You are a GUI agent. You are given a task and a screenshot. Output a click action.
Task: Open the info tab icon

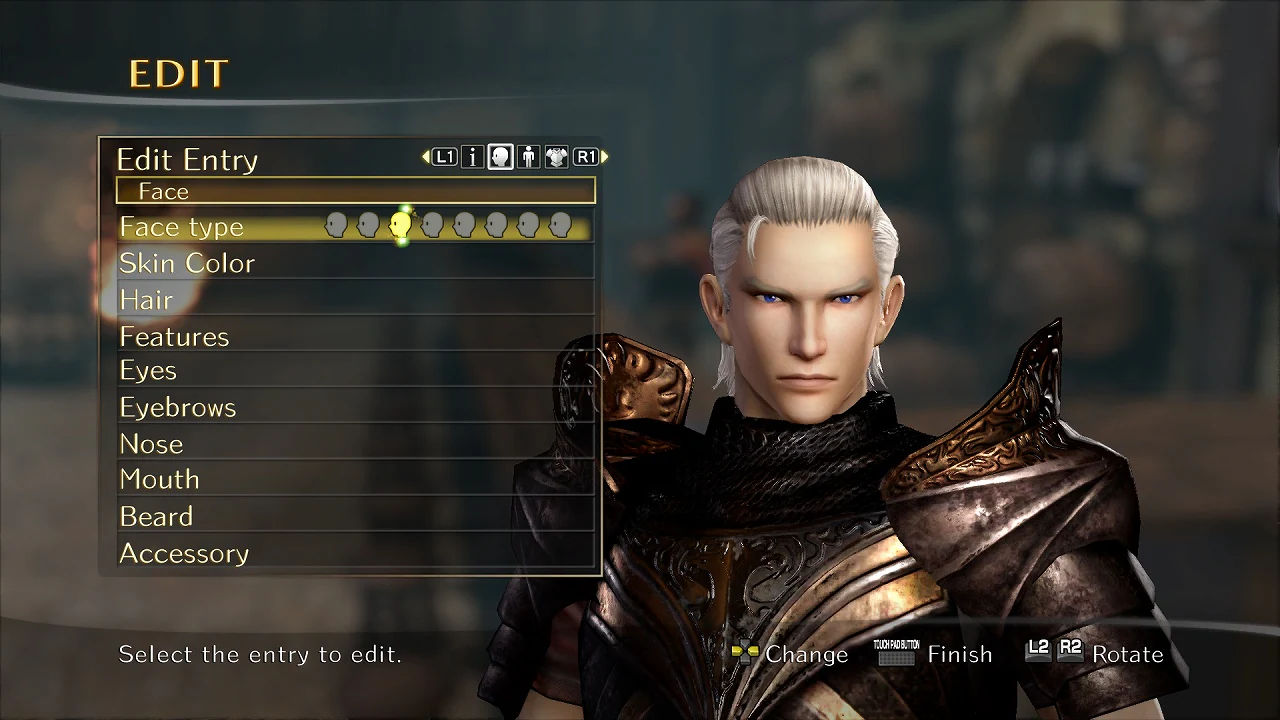pos(472,157)
